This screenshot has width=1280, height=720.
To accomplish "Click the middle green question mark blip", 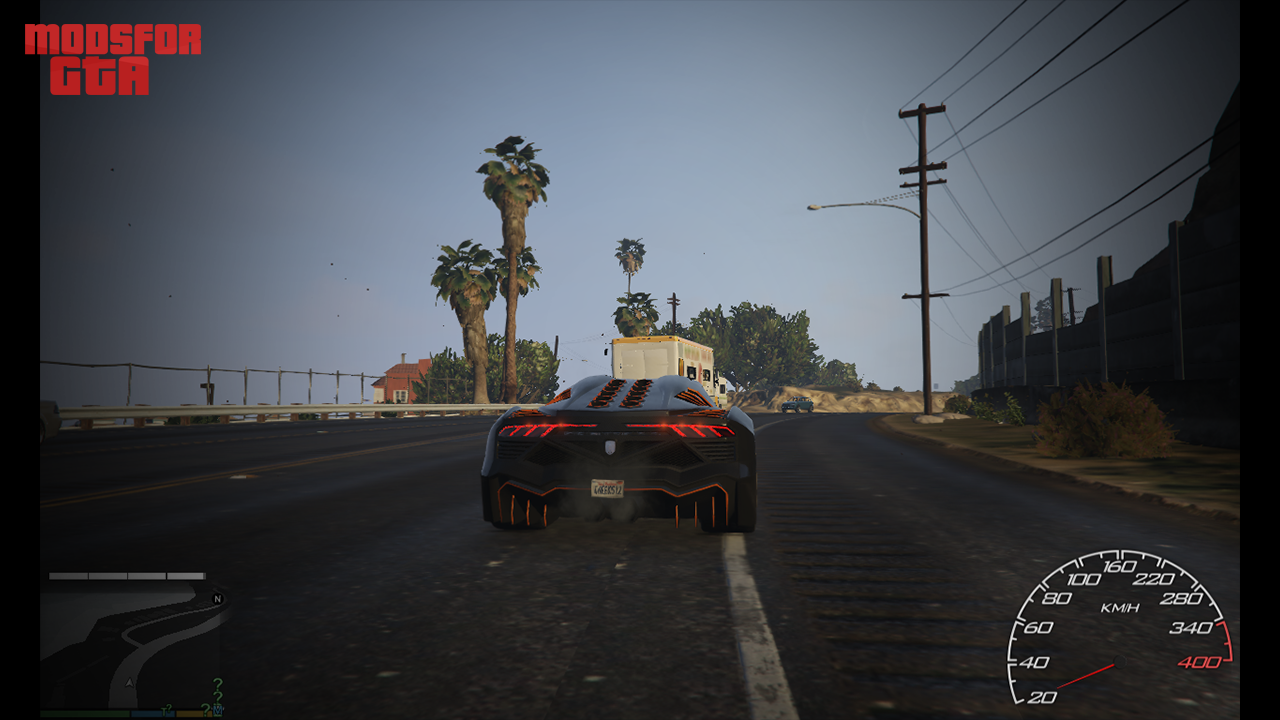I will click(x=219, y=697).
